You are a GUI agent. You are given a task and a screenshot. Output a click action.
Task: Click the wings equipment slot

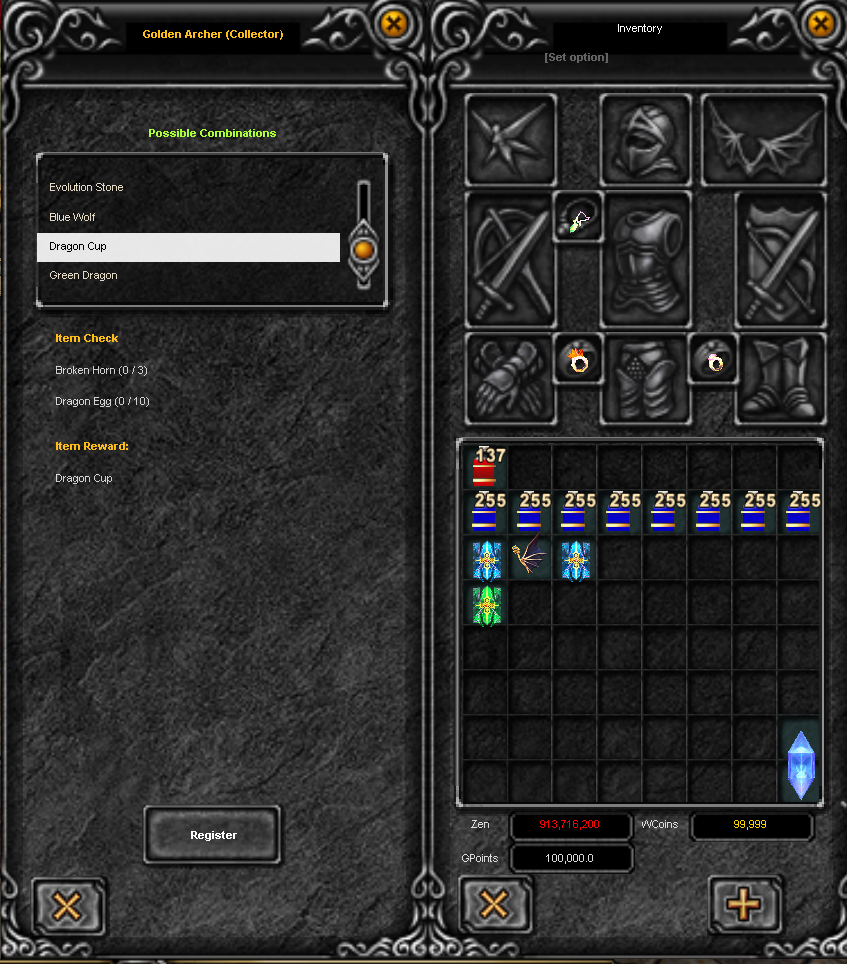pyautogui.click(x=764, y=140)
